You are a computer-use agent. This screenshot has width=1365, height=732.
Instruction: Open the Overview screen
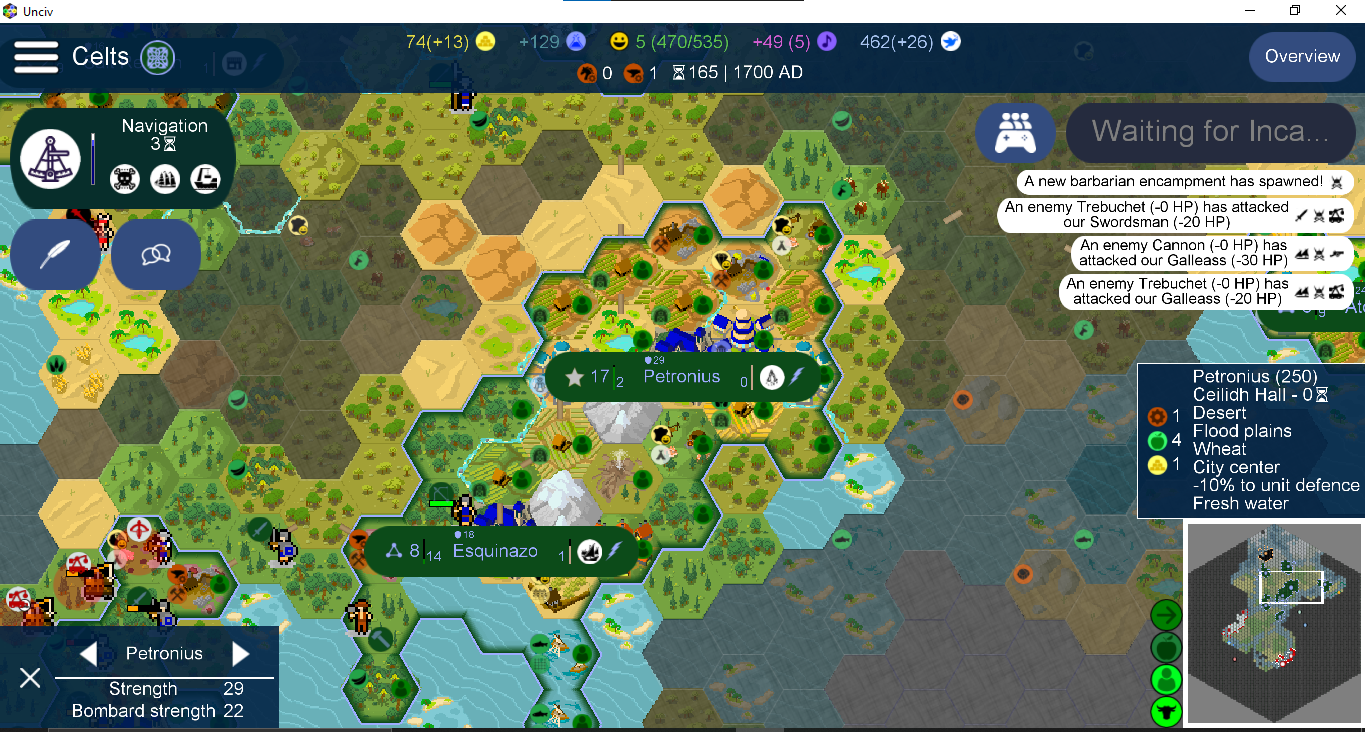tap(1301, 57)
